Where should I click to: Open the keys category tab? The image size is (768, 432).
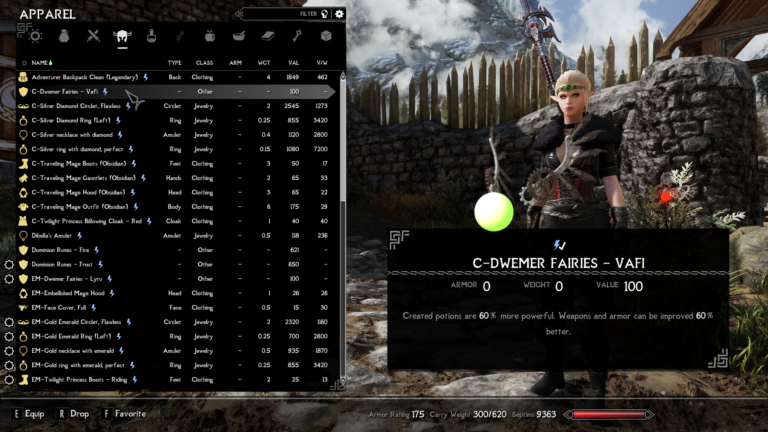click(x=296, y=36)
